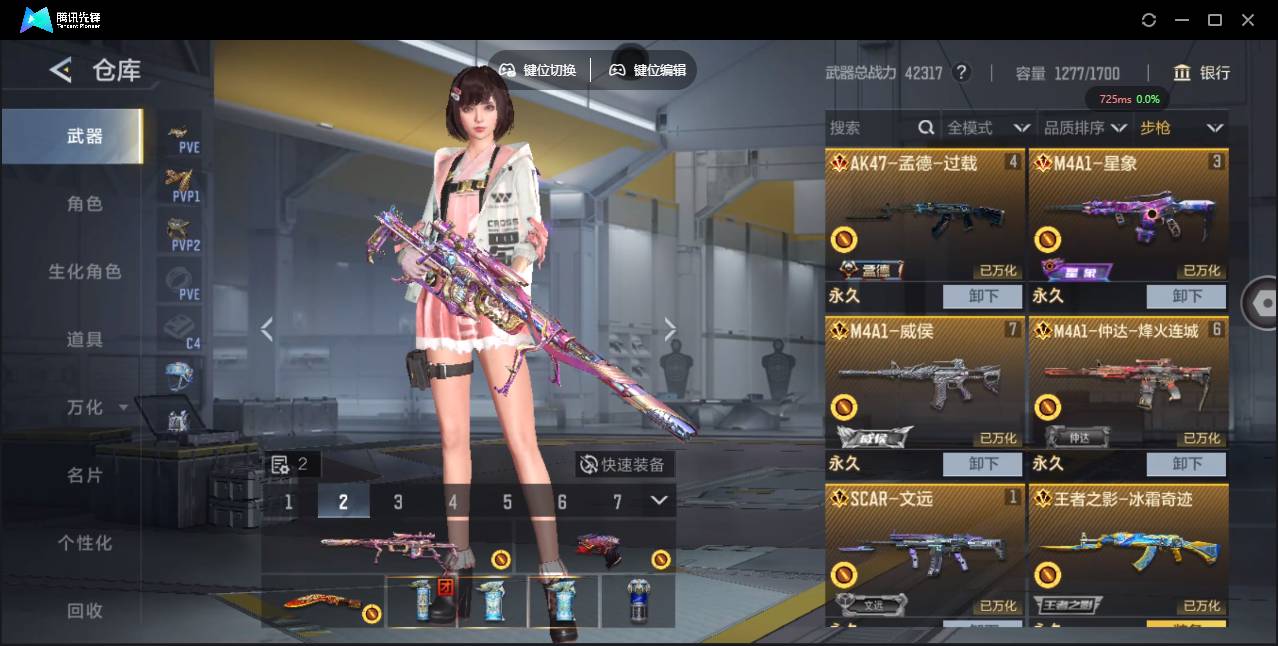1278x646 pixels.
Task: Open the 生化角色 category tab
Action: [x=85, y=272]
